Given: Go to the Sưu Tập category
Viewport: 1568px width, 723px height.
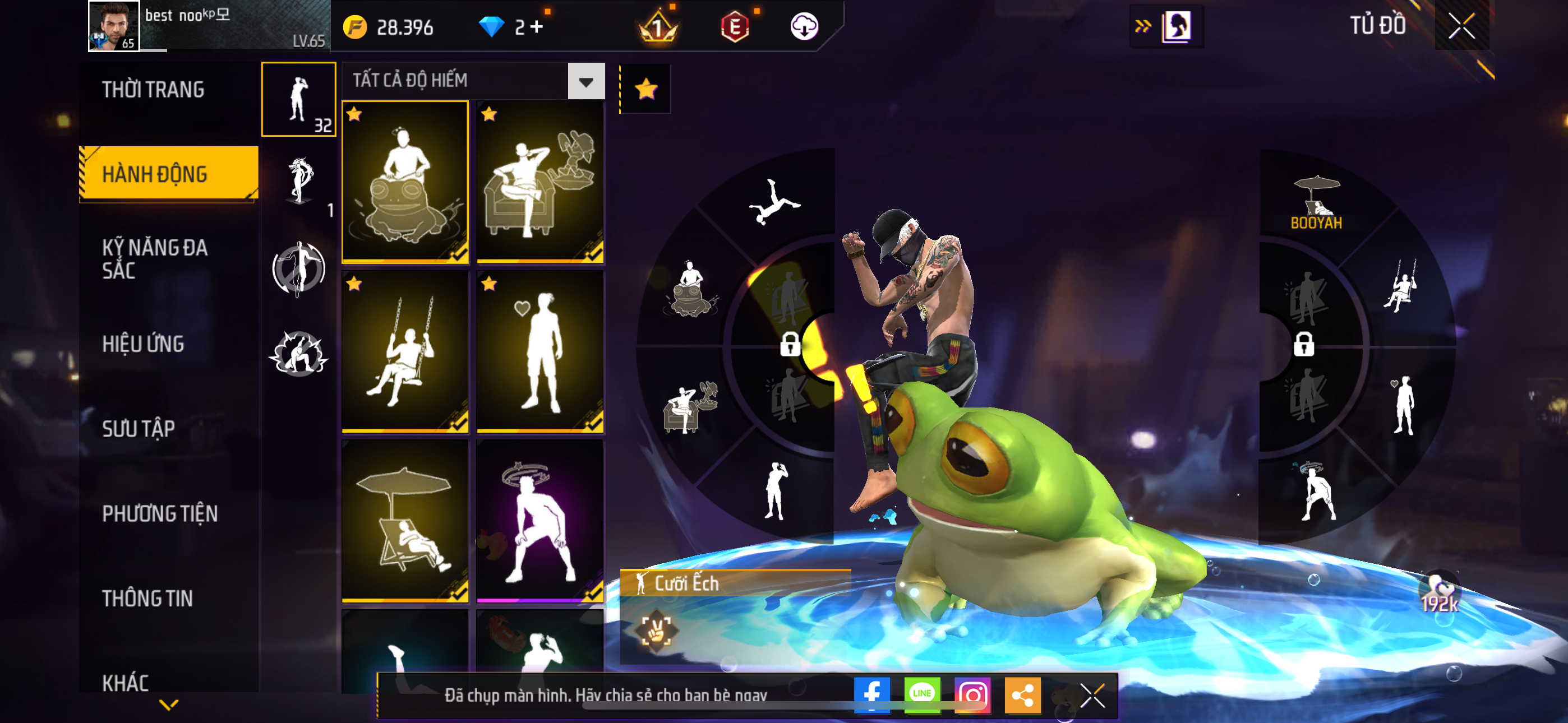Looking at the screenshot, I should coord(138,428).
